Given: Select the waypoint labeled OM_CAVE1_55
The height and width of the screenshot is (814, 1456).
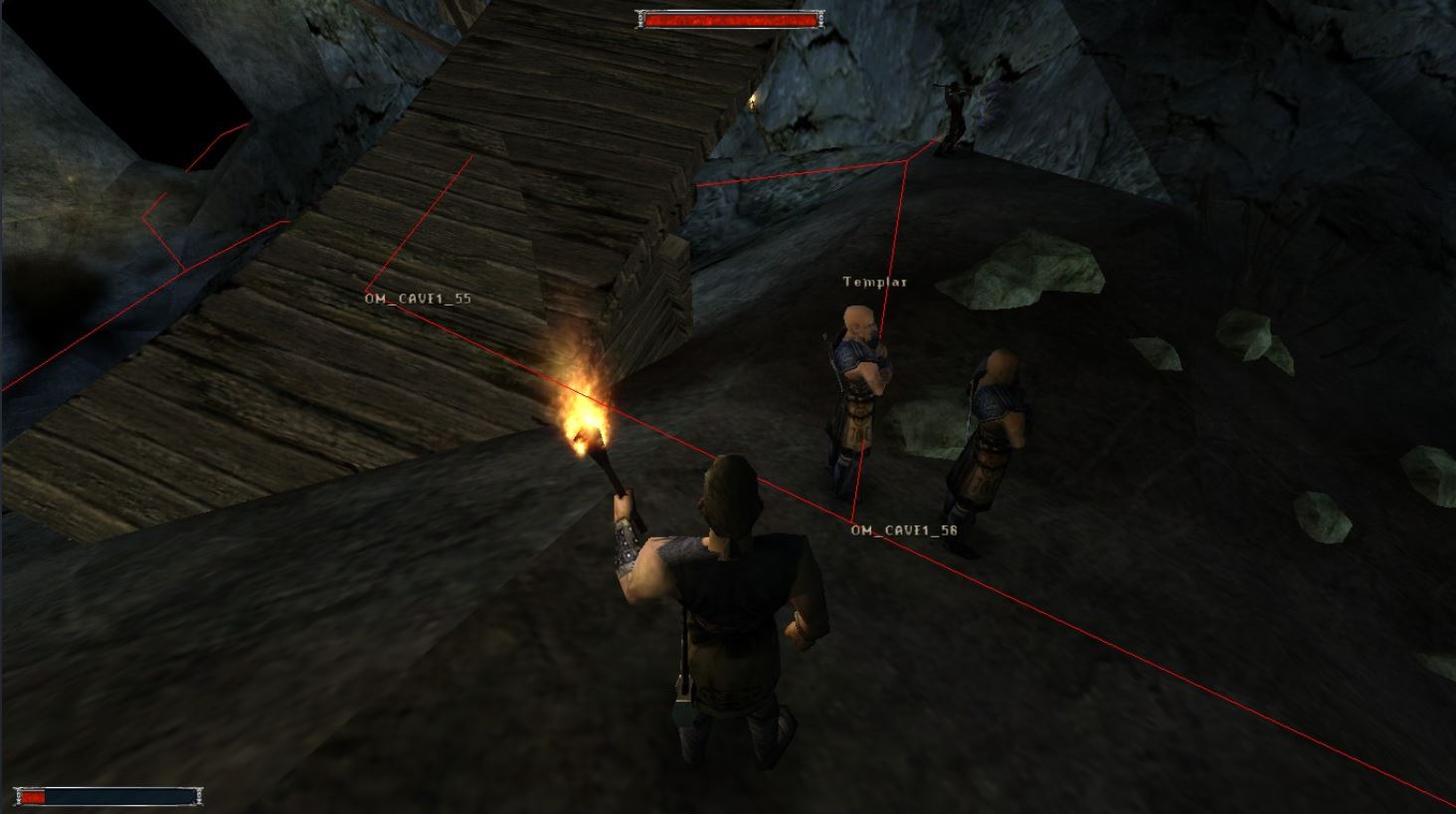Looking at the screenshot, I should coord(419,296).
